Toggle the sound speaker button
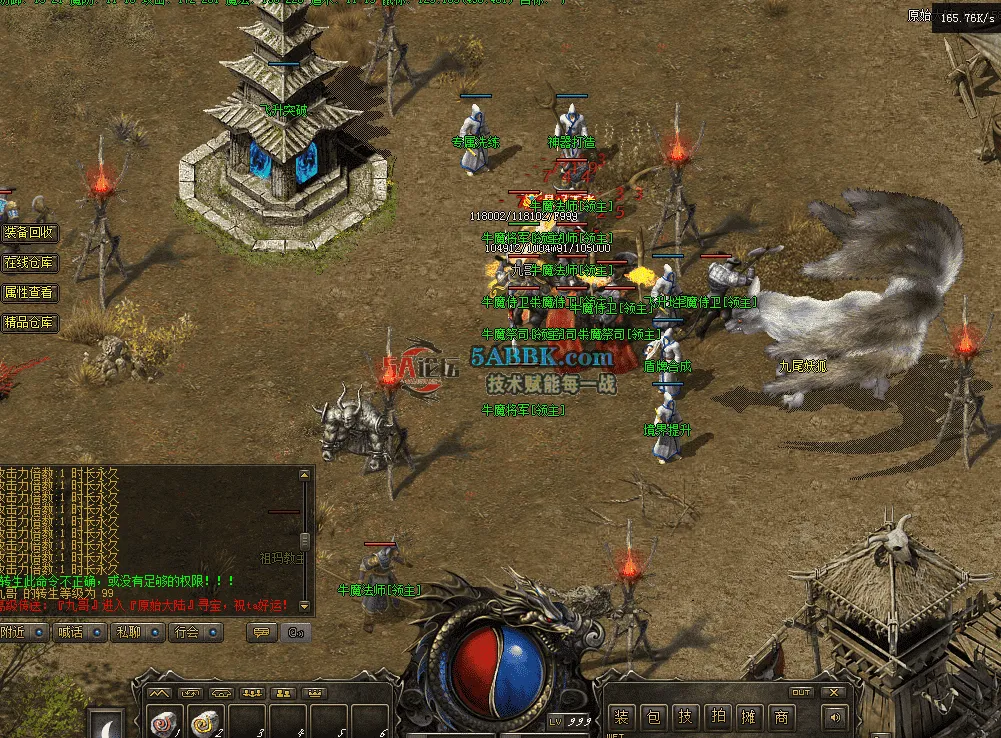 tap(833, 717)
